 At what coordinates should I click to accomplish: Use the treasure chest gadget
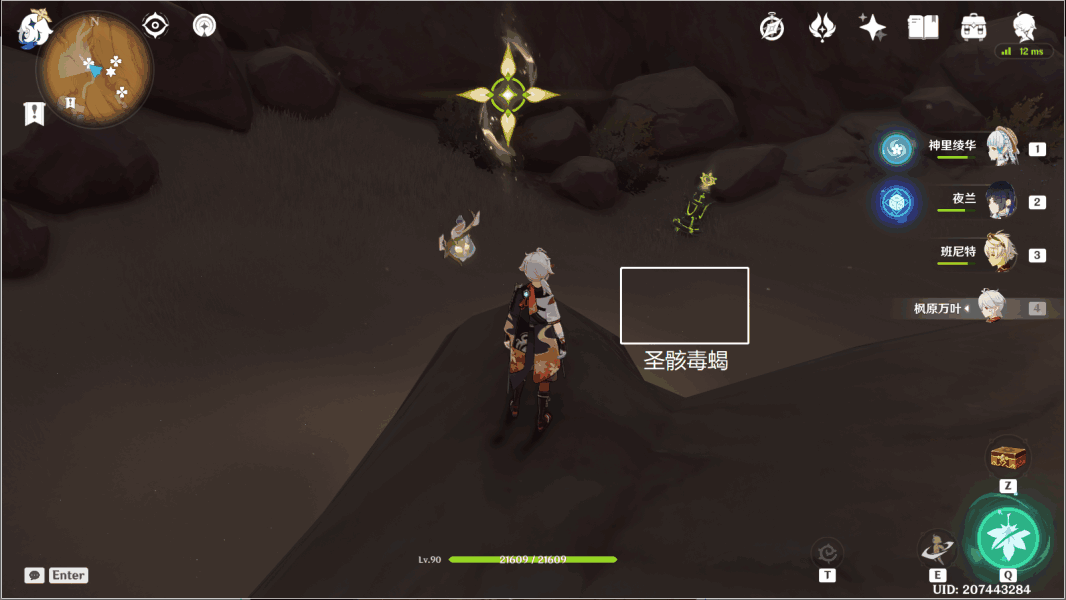click(1008, 458)
